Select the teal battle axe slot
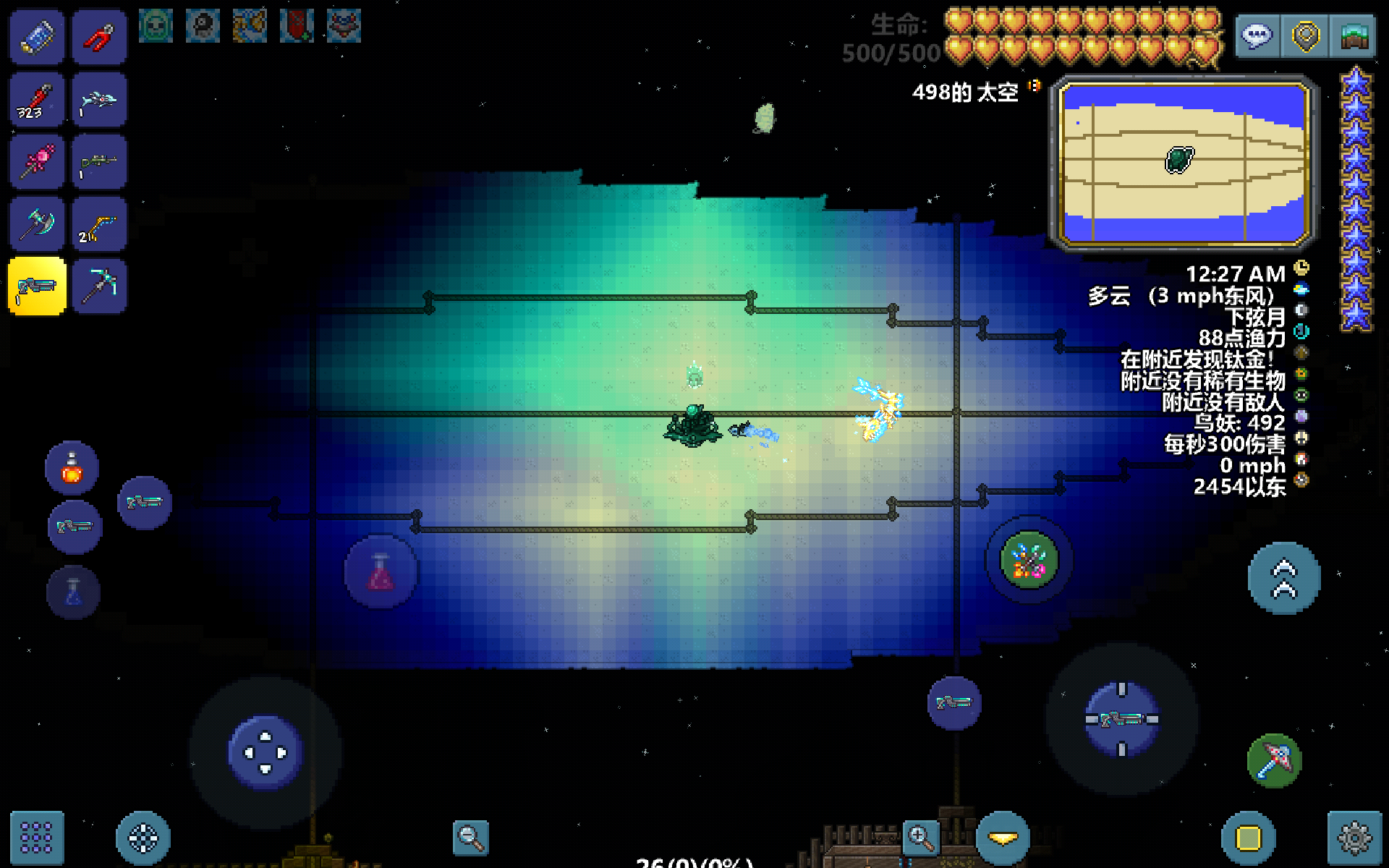Viewport: 1389px width, 868px height. coord(38,224)
